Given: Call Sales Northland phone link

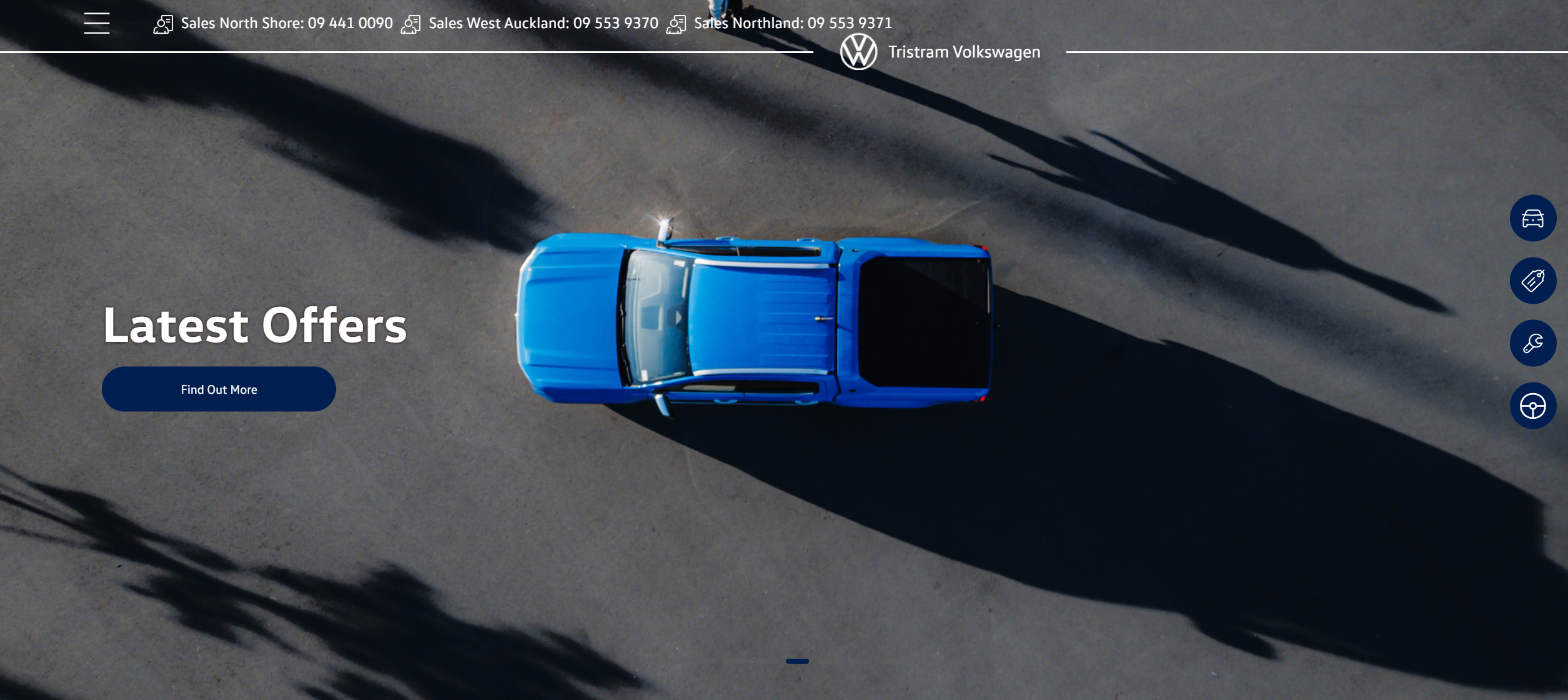Looking at the screenshot, I should click(792, 24).
